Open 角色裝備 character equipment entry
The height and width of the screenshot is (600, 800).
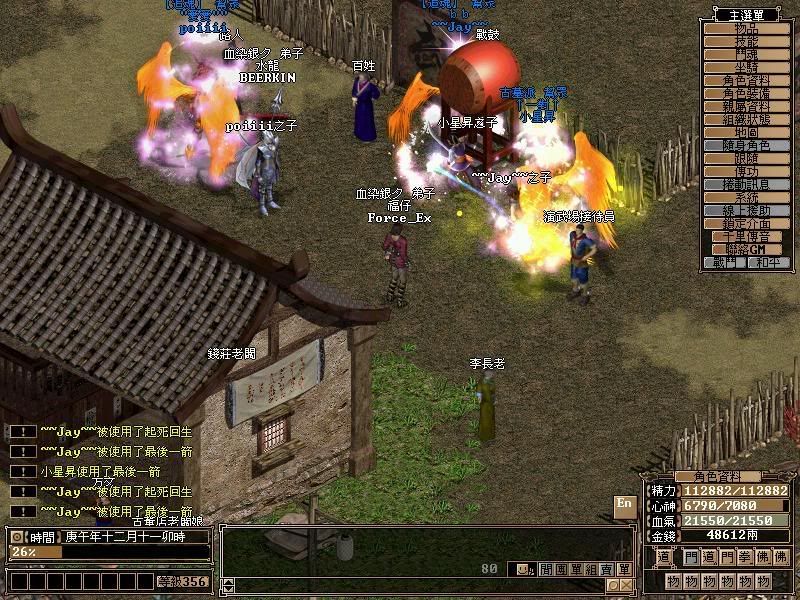click(746, 94)
